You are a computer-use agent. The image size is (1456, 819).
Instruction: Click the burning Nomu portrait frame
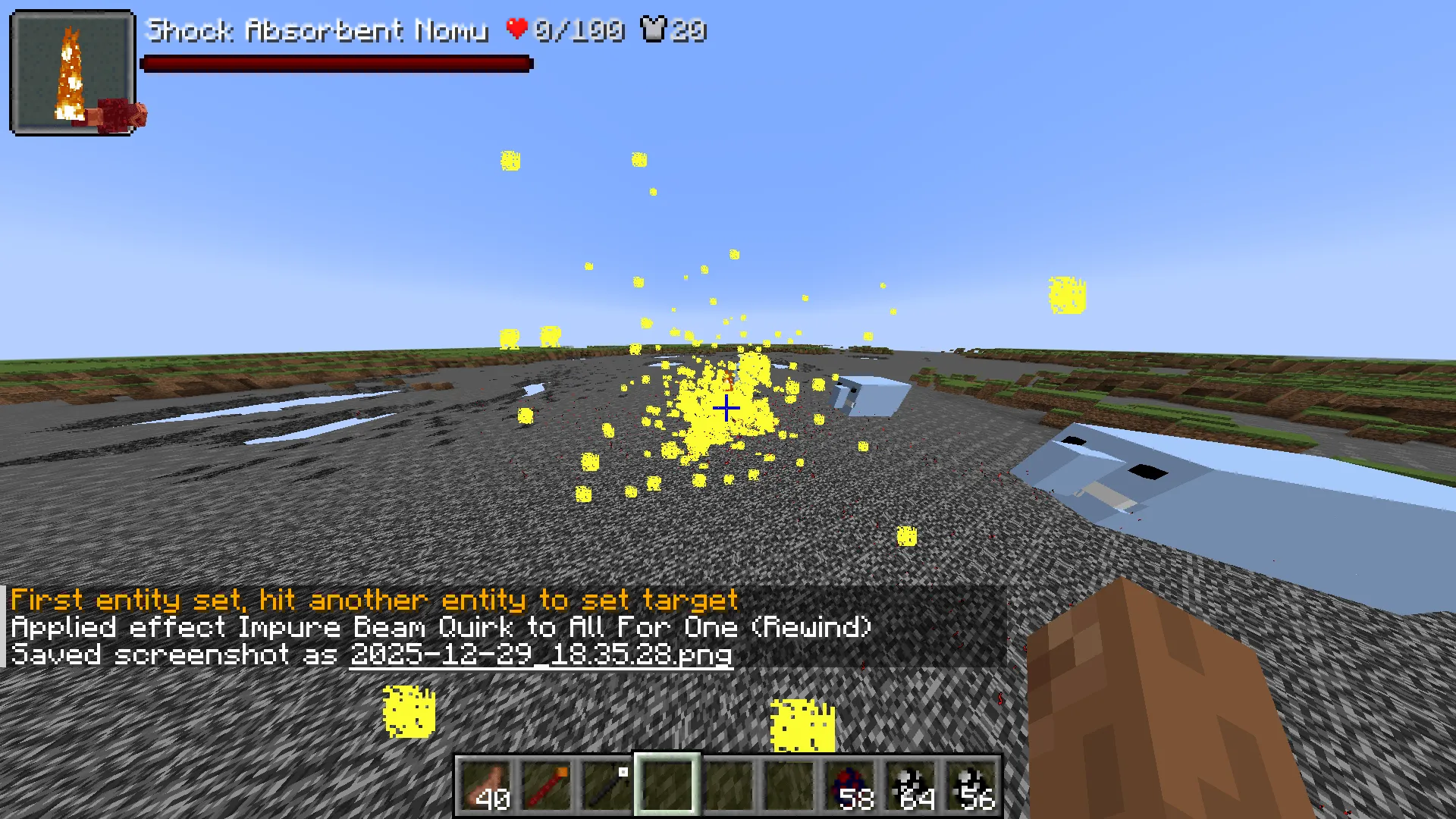(x=73, y=72)
